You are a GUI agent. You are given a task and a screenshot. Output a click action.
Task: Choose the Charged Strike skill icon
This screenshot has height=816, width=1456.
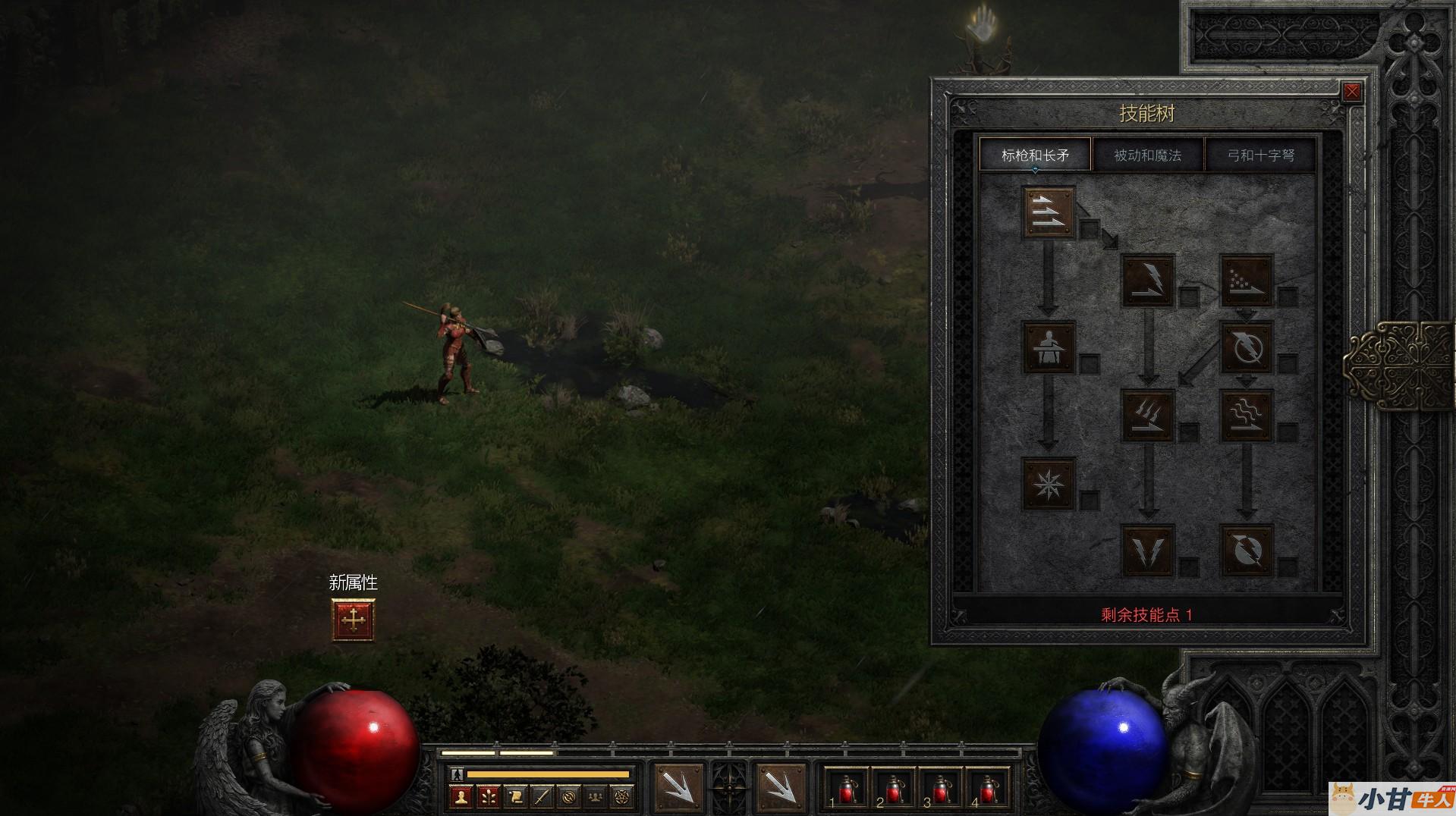(x=1147, y=415)
